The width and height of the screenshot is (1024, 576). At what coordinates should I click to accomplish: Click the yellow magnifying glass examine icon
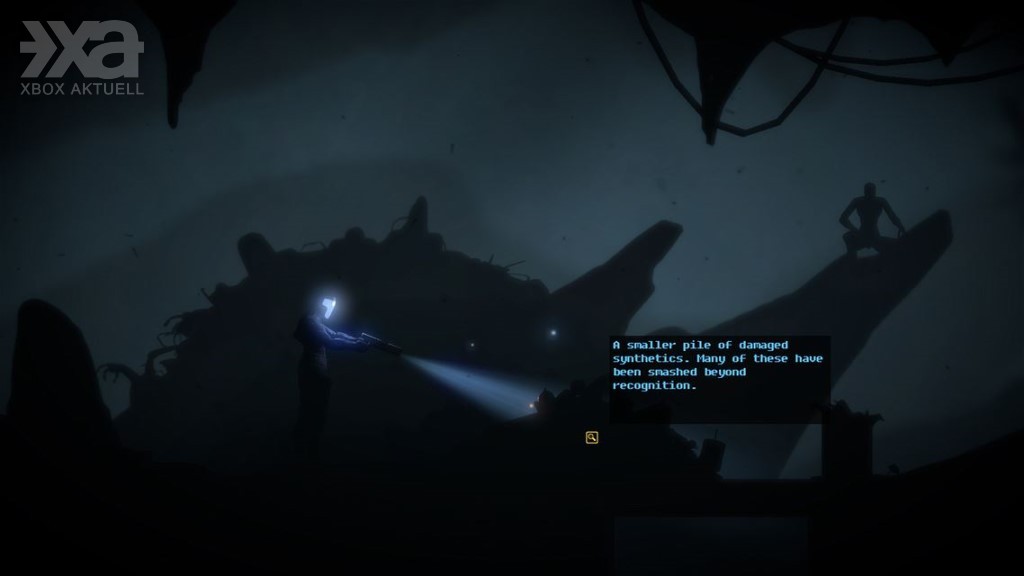point(592,437)
